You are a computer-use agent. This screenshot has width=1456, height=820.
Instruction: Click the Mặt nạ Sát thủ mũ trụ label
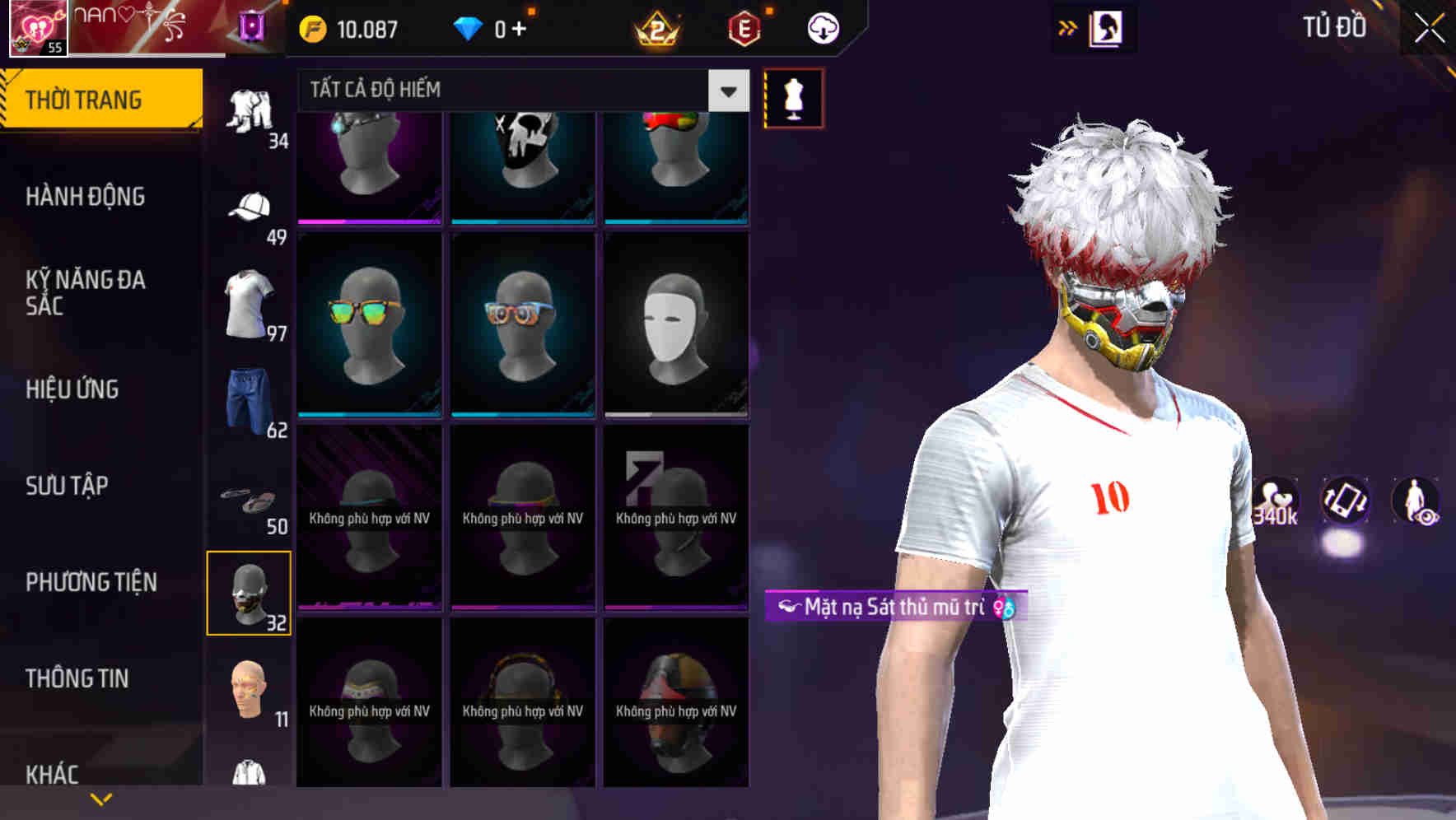coord(894,606)
